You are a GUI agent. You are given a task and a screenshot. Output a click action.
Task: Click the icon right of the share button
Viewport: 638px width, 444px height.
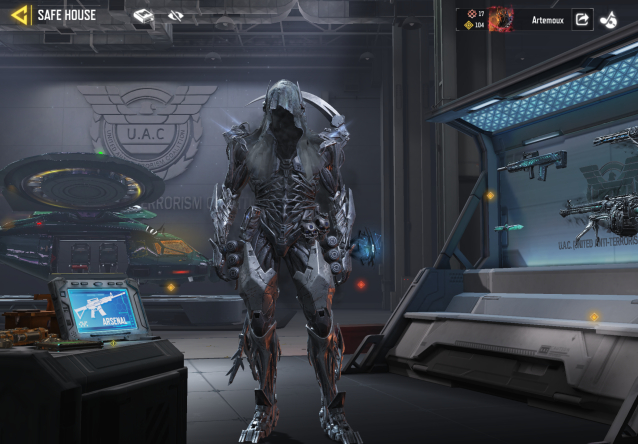coord(609,19)
